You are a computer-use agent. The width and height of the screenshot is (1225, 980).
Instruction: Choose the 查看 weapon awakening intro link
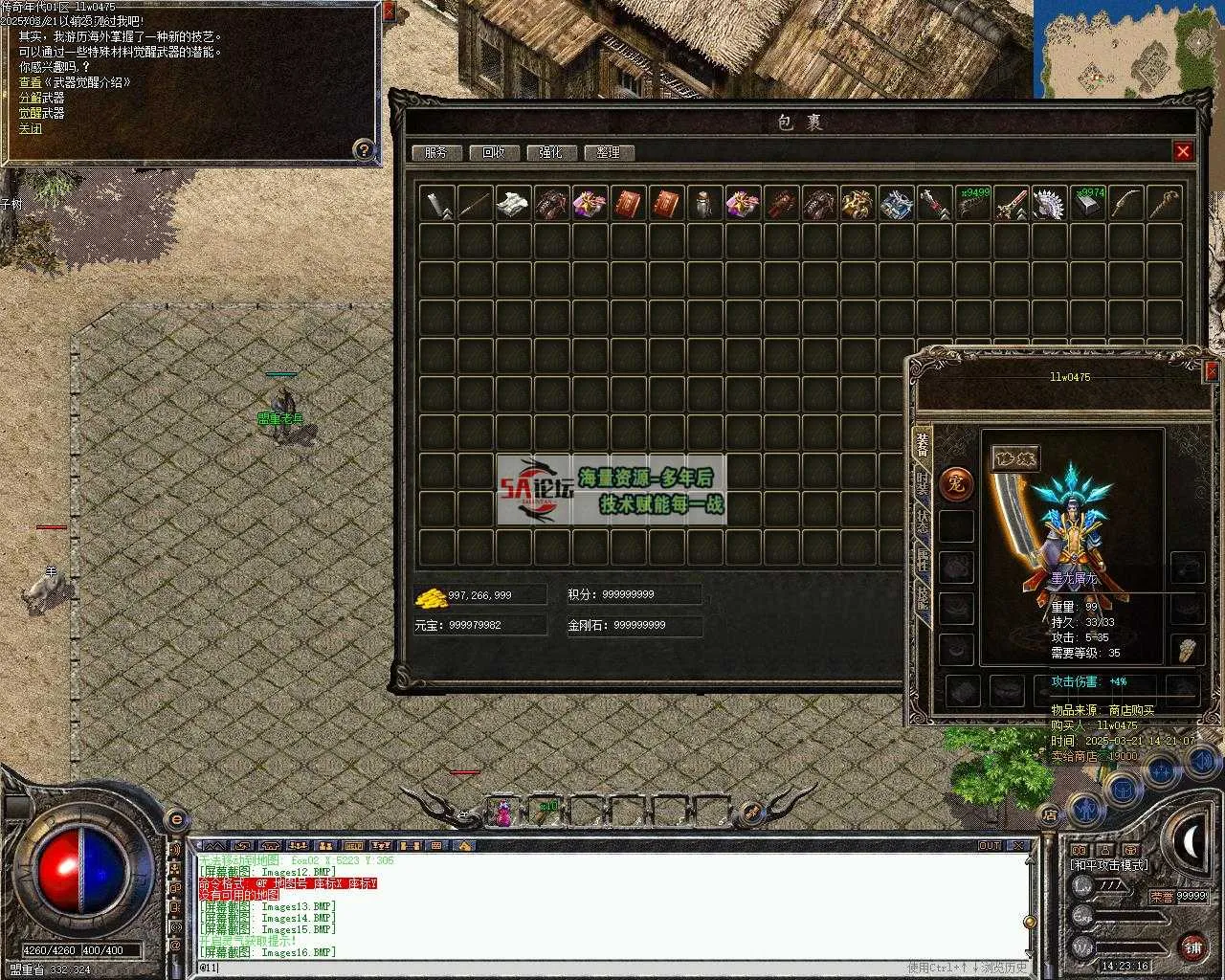(x=74, y=82)
